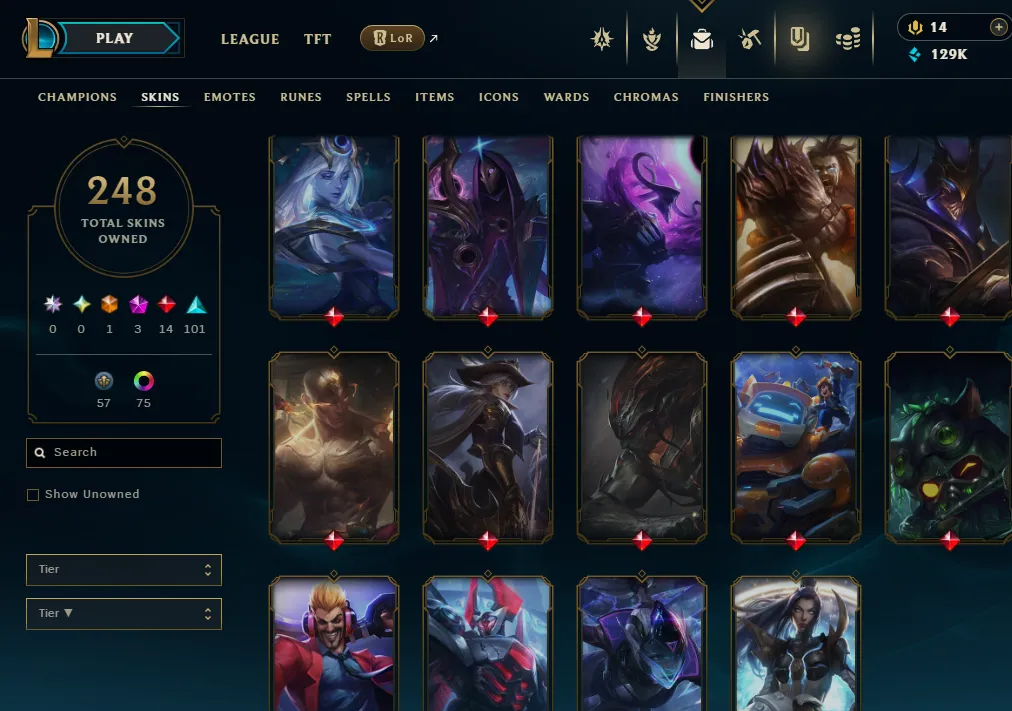Screen dimensions: 1012x711
Task: Go to the Spells tab
Action: pyautogui.click(x=368, y=97)
